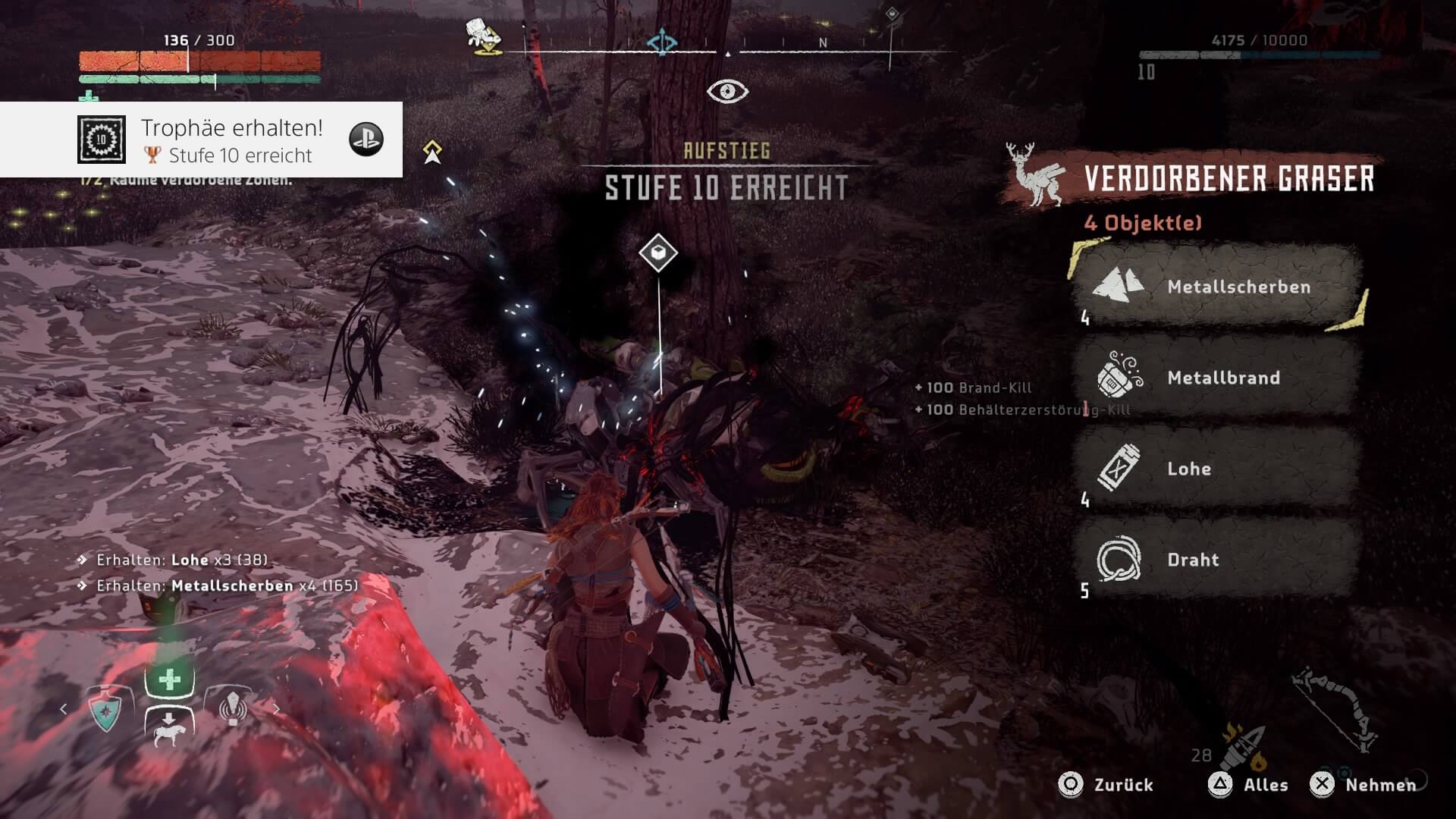Image resolution: width=1456 pixels, height=819 pixels.
Task: Click the quest marker on the compass
Action: [x=661, y=42]
